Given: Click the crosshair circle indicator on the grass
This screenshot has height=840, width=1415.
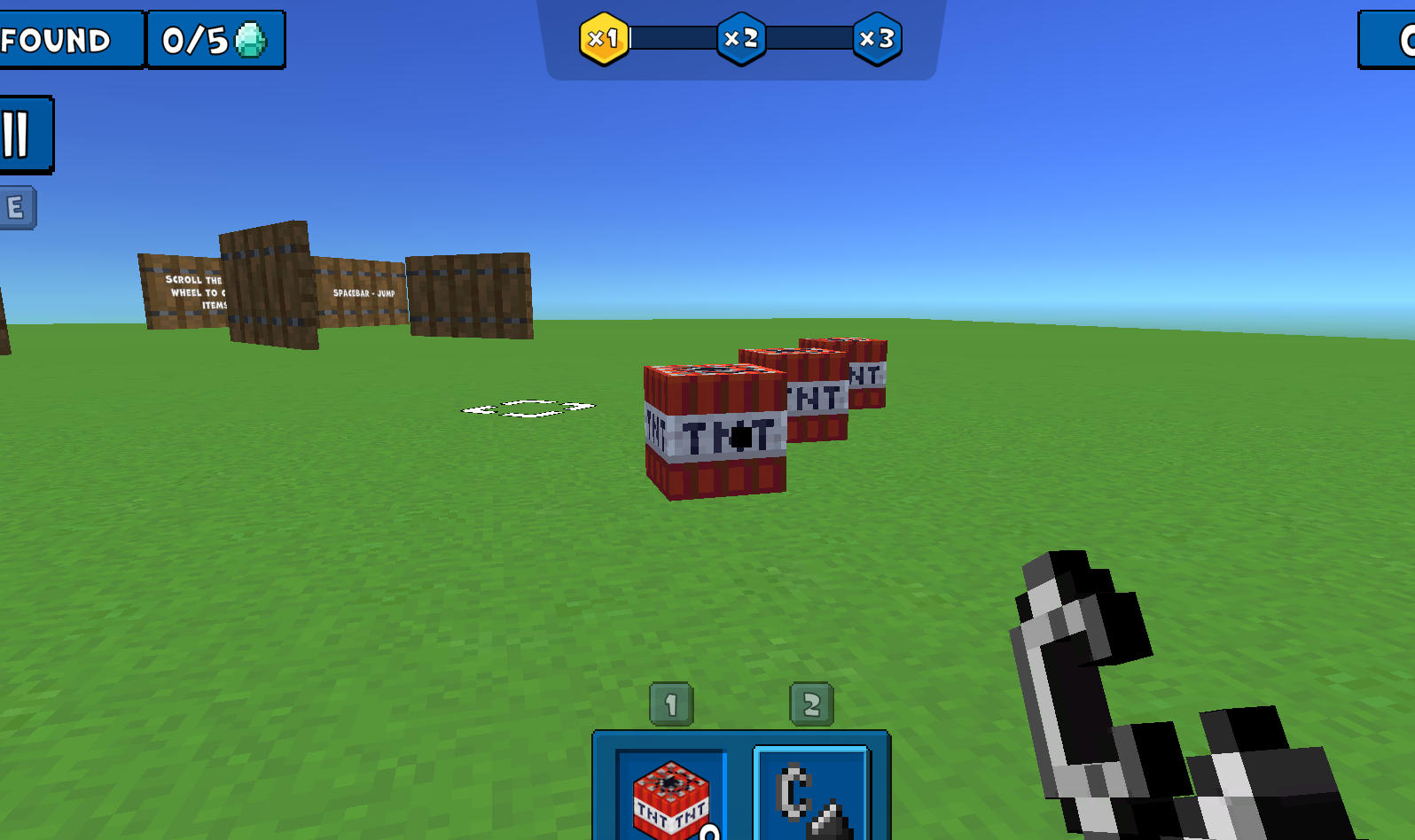Looking at the screenshot, I should (528, 406).
